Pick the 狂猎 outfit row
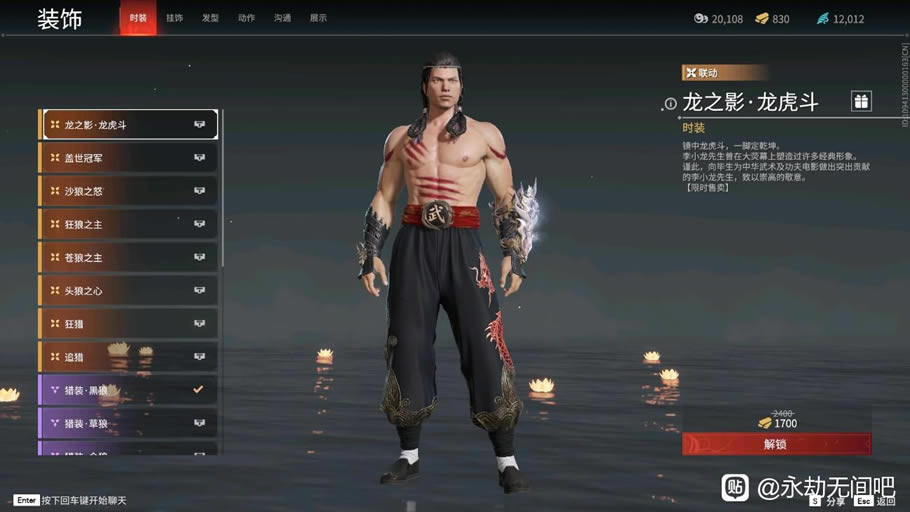The image size is (910, 512). [130, 323]
